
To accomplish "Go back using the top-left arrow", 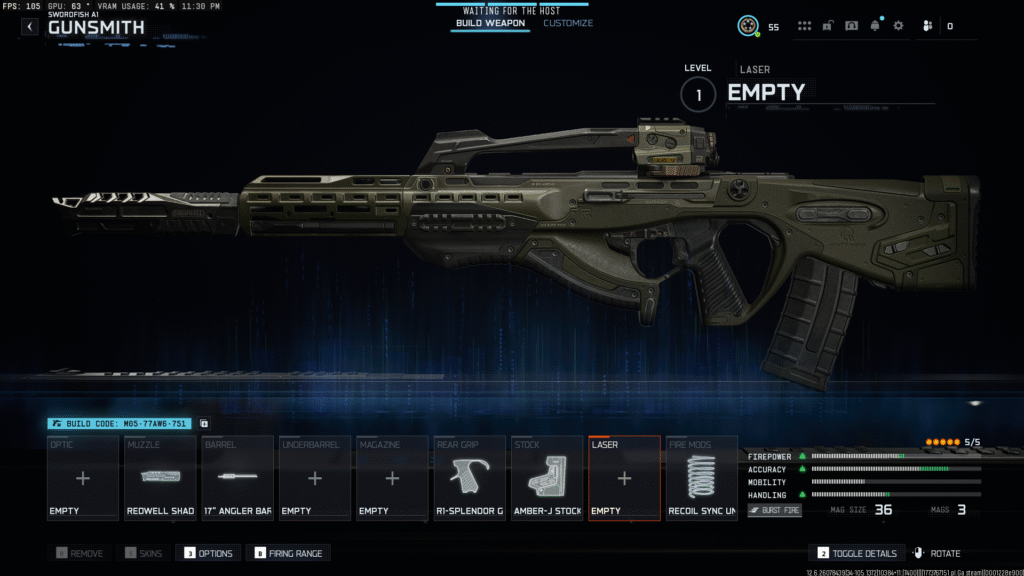I will (30, 27).
